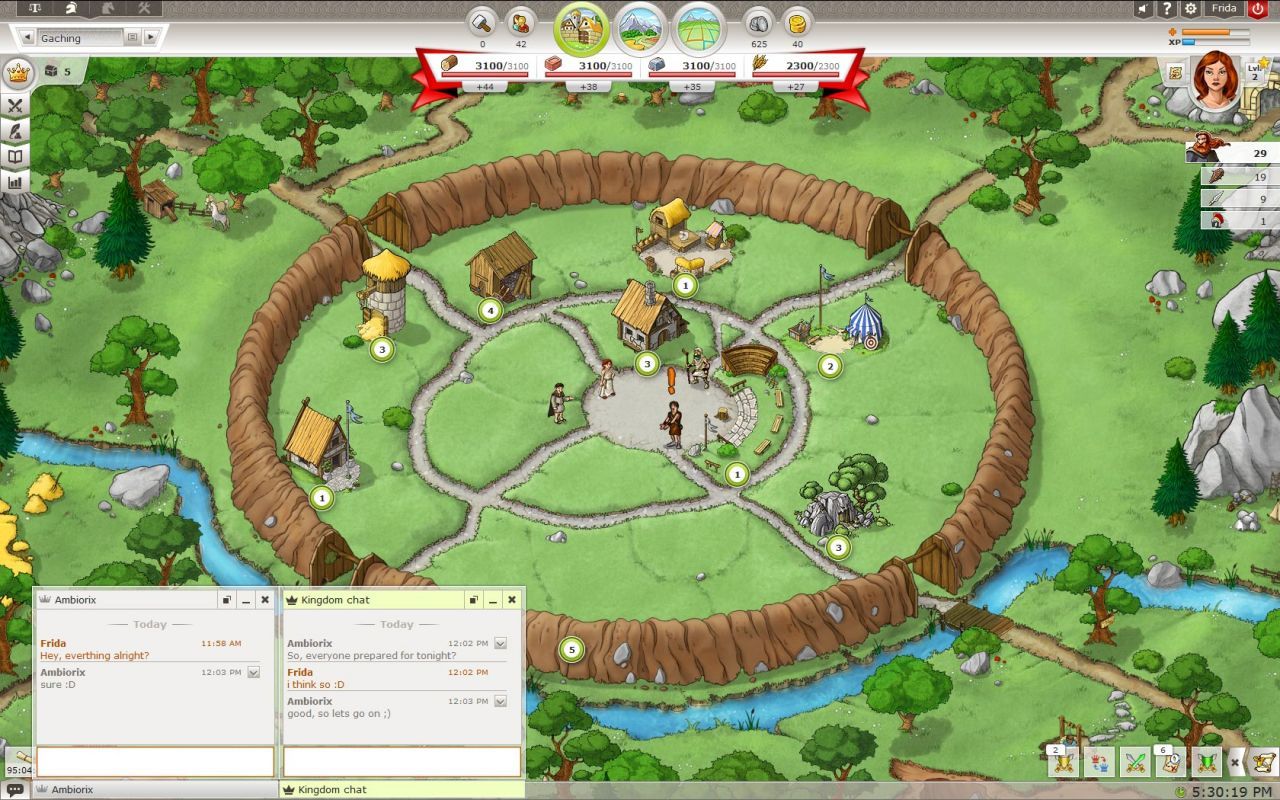Viewport: 1280px width, 800px height.
Task: Open the village list dropdown beside Gaching
Action: click(132, 37)
